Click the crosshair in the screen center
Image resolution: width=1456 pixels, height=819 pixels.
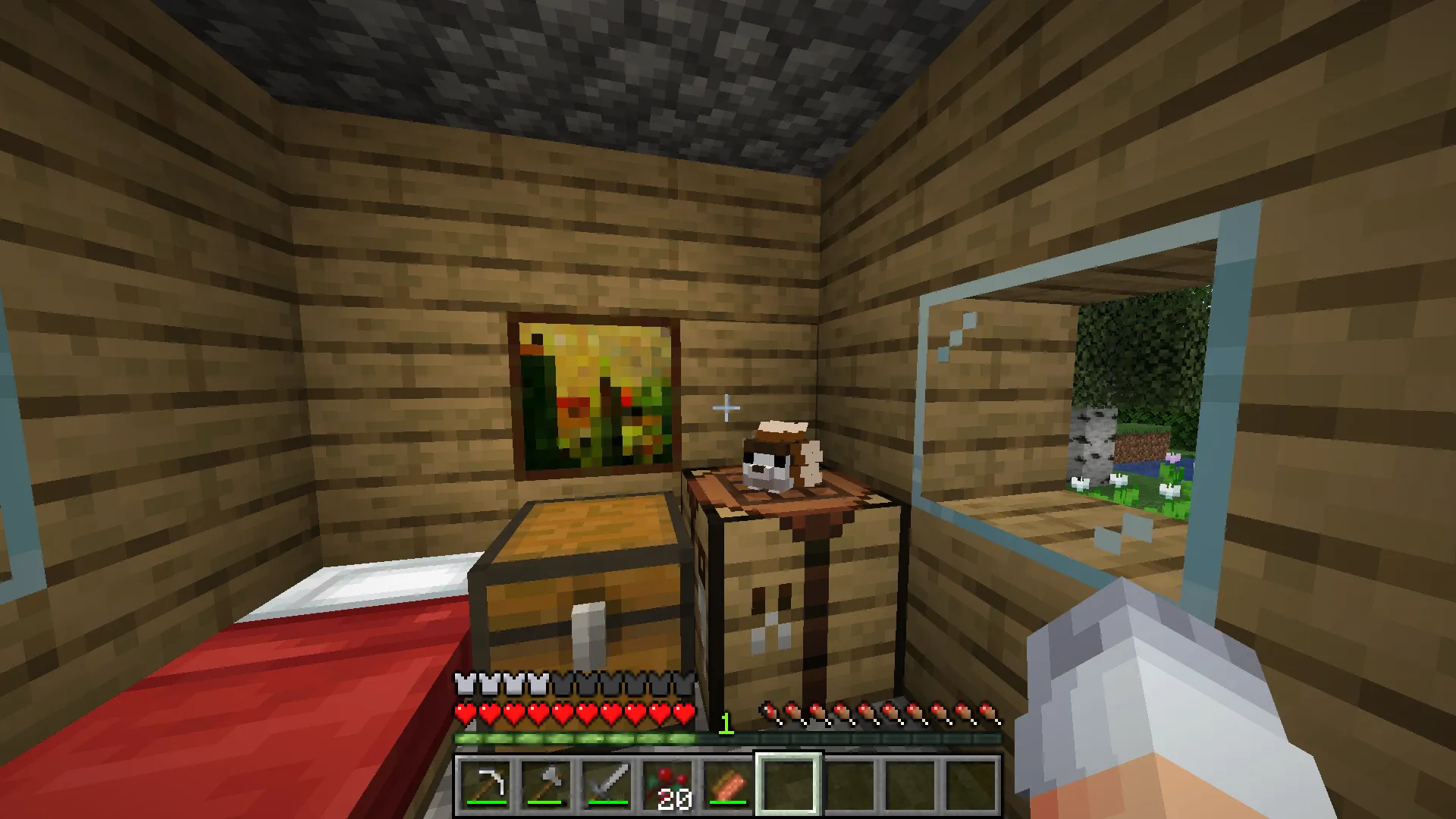pos(726,408)
